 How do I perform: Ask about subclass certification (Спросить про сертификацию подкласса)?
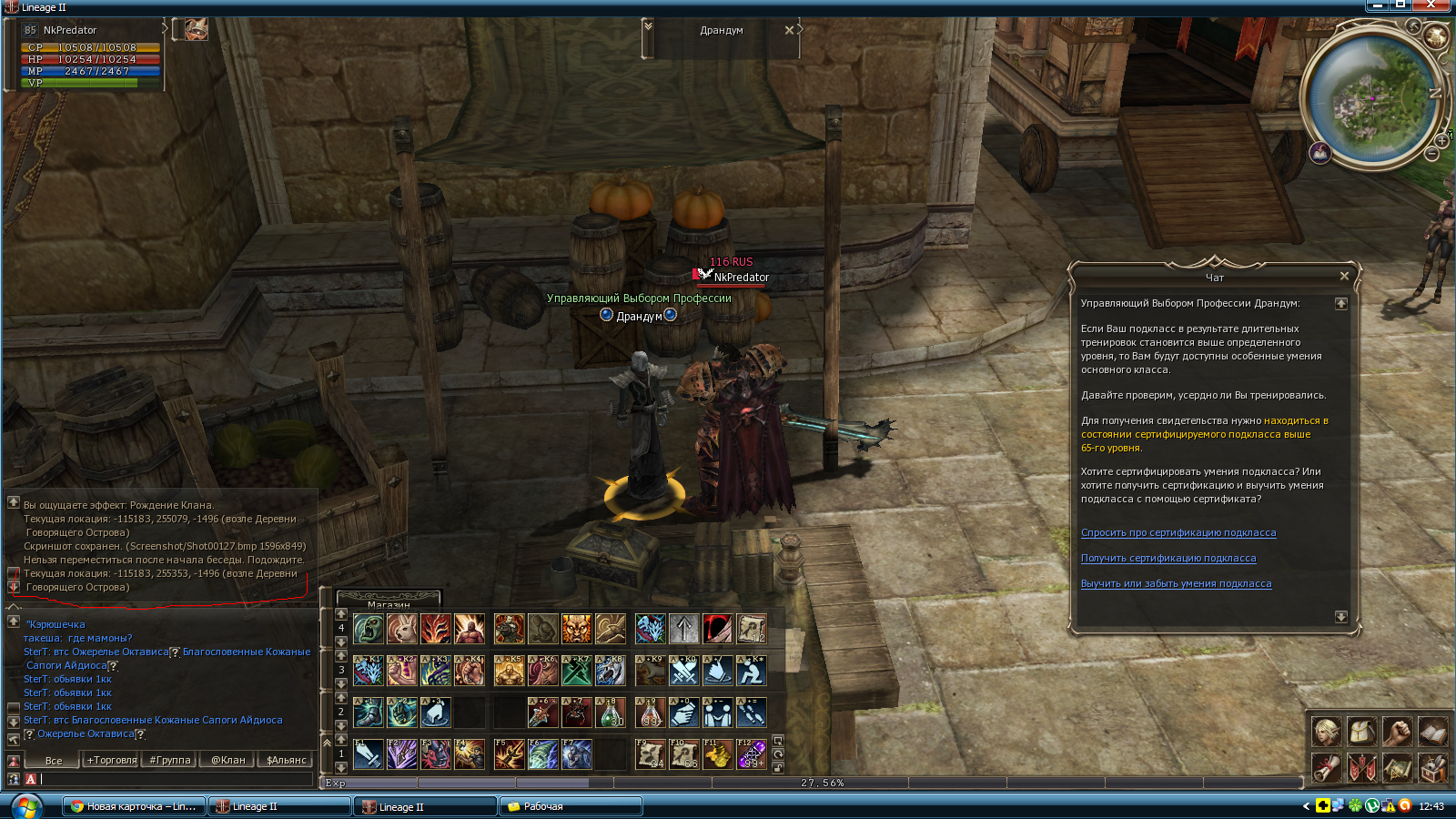1178,533
